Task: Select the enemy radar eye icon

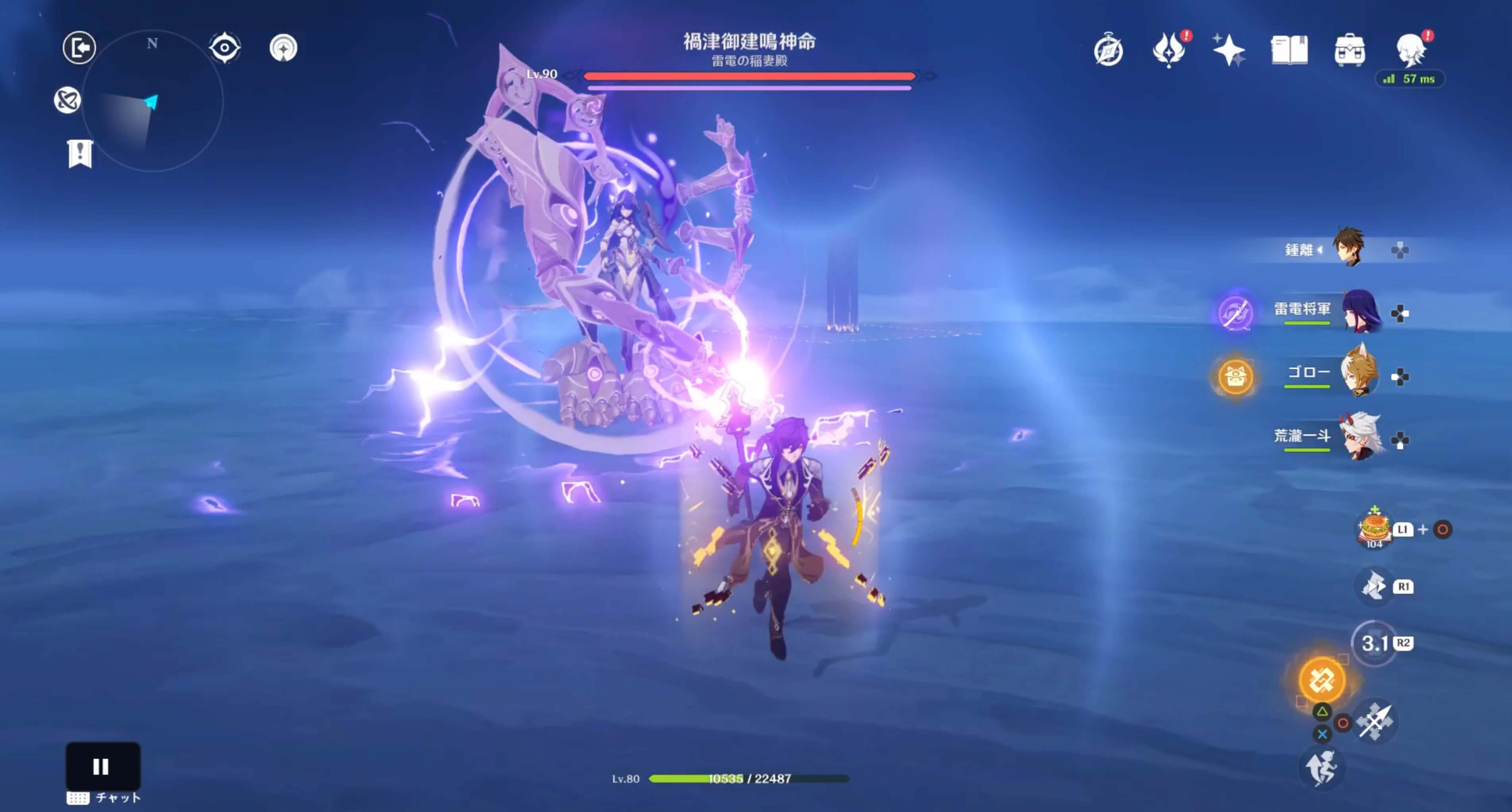Action: click(x=226, y=47)
